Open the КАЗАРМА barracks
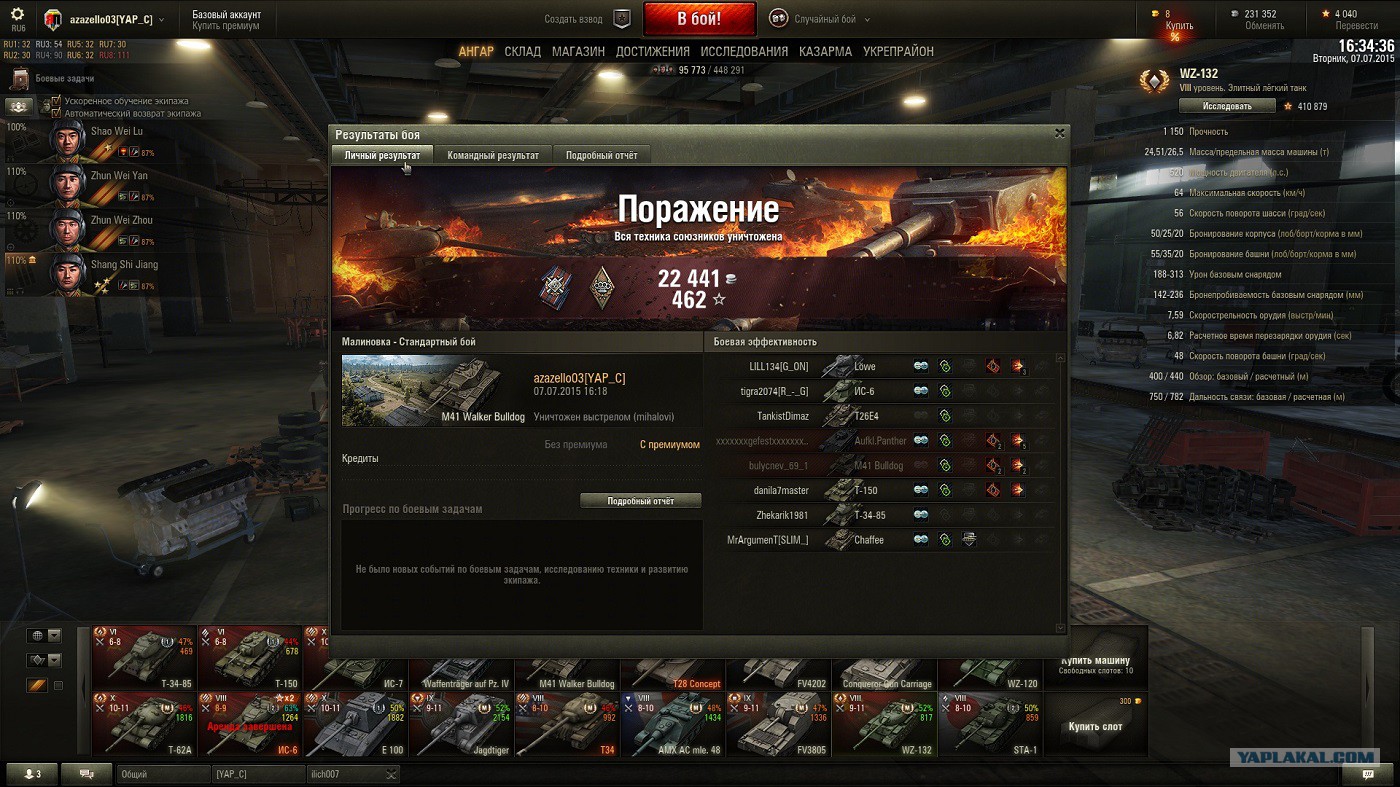The height and width of the screenshot is (787, 1400). [825, 51]
